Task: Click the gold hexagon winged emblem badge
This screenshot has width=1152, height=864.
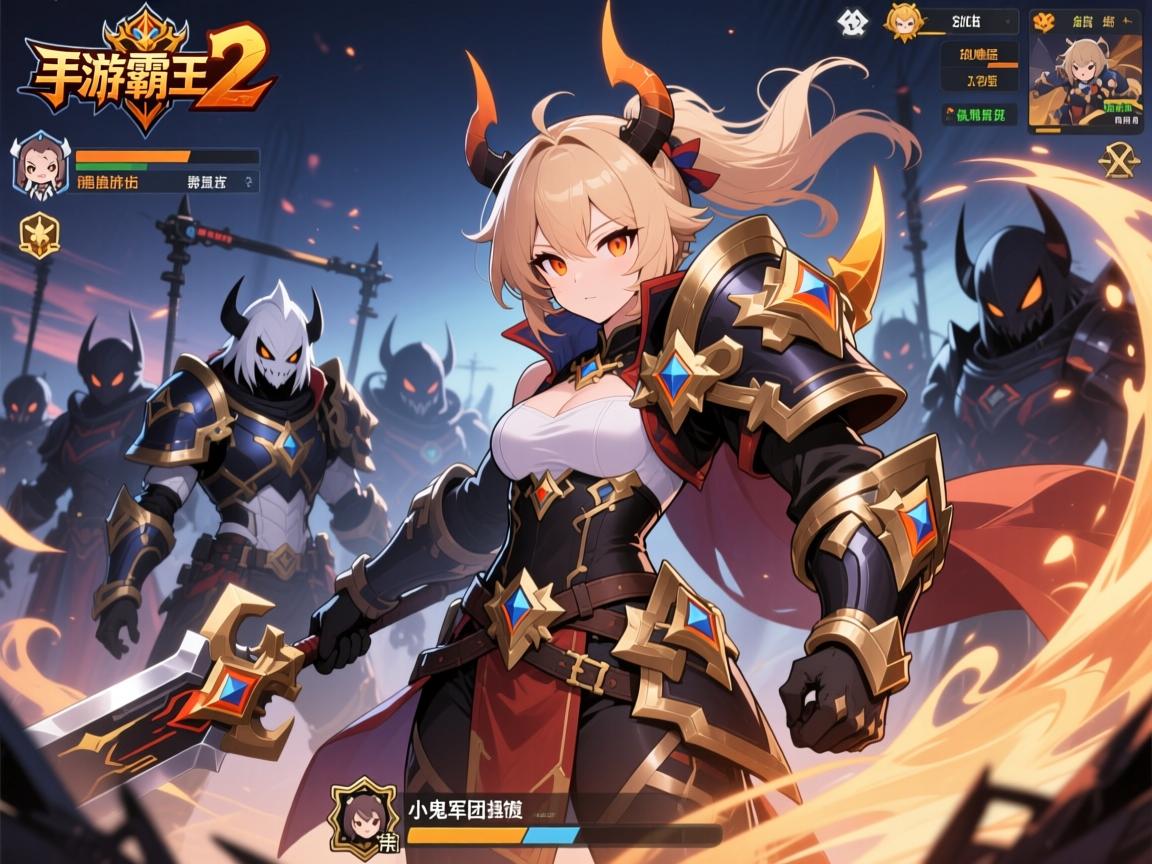Action: pos(40,235)
